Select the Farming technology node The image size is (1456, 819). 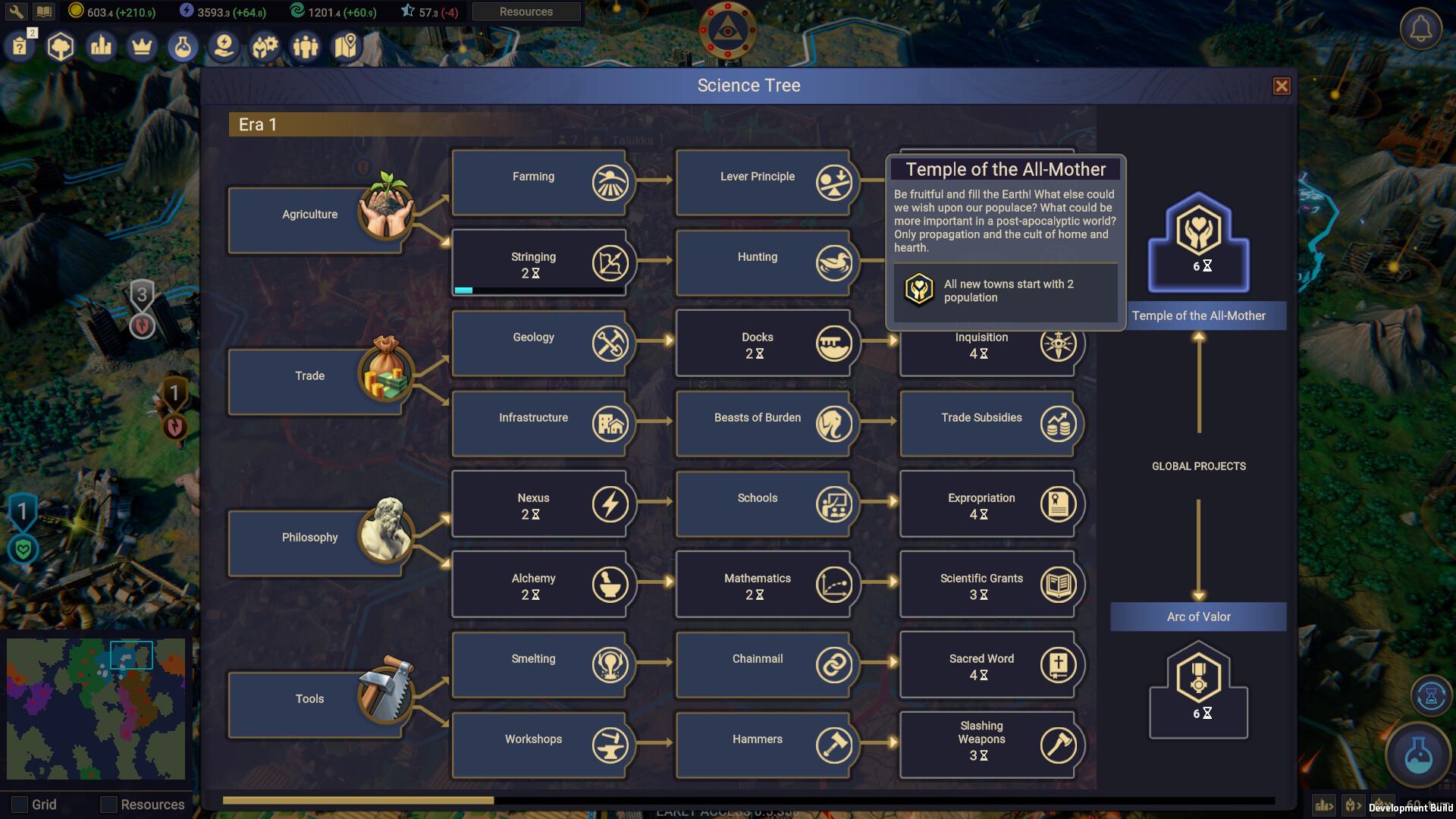tap(540, 182)
